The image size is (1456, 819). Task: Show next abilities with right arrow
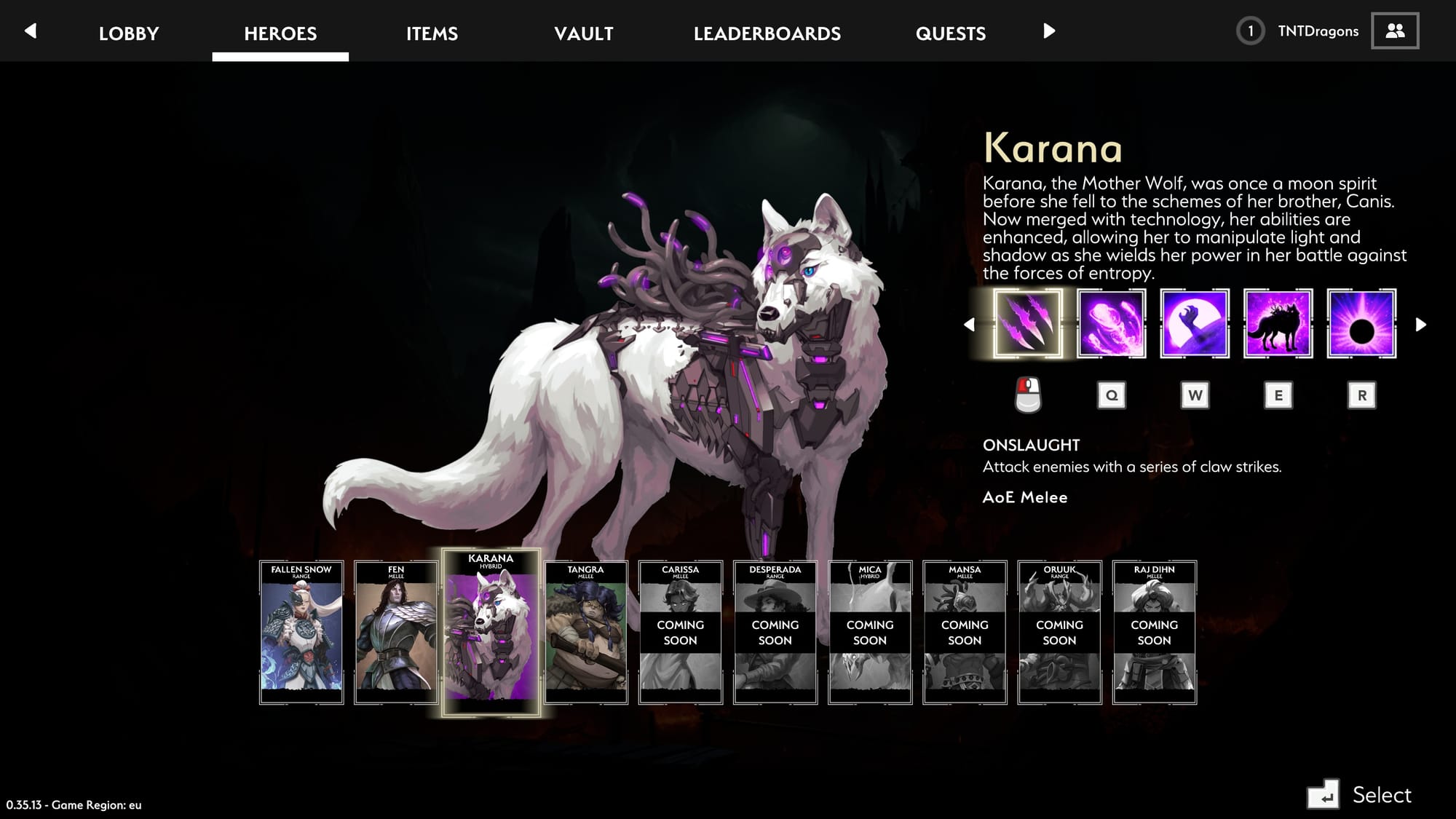click(x=1420, y=325)
